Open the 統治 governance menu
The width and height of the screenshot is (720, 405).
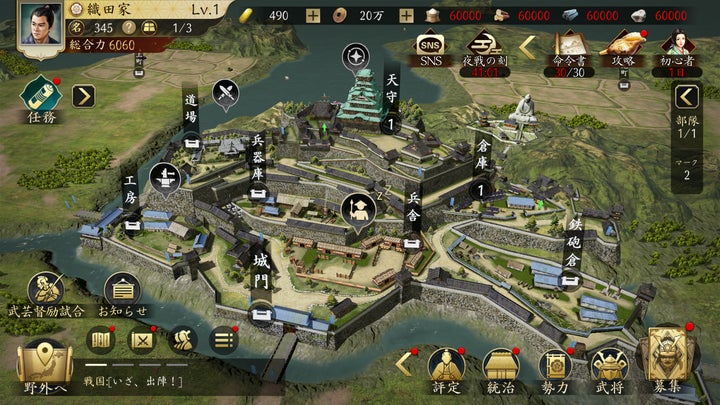(x=500, y=368)
